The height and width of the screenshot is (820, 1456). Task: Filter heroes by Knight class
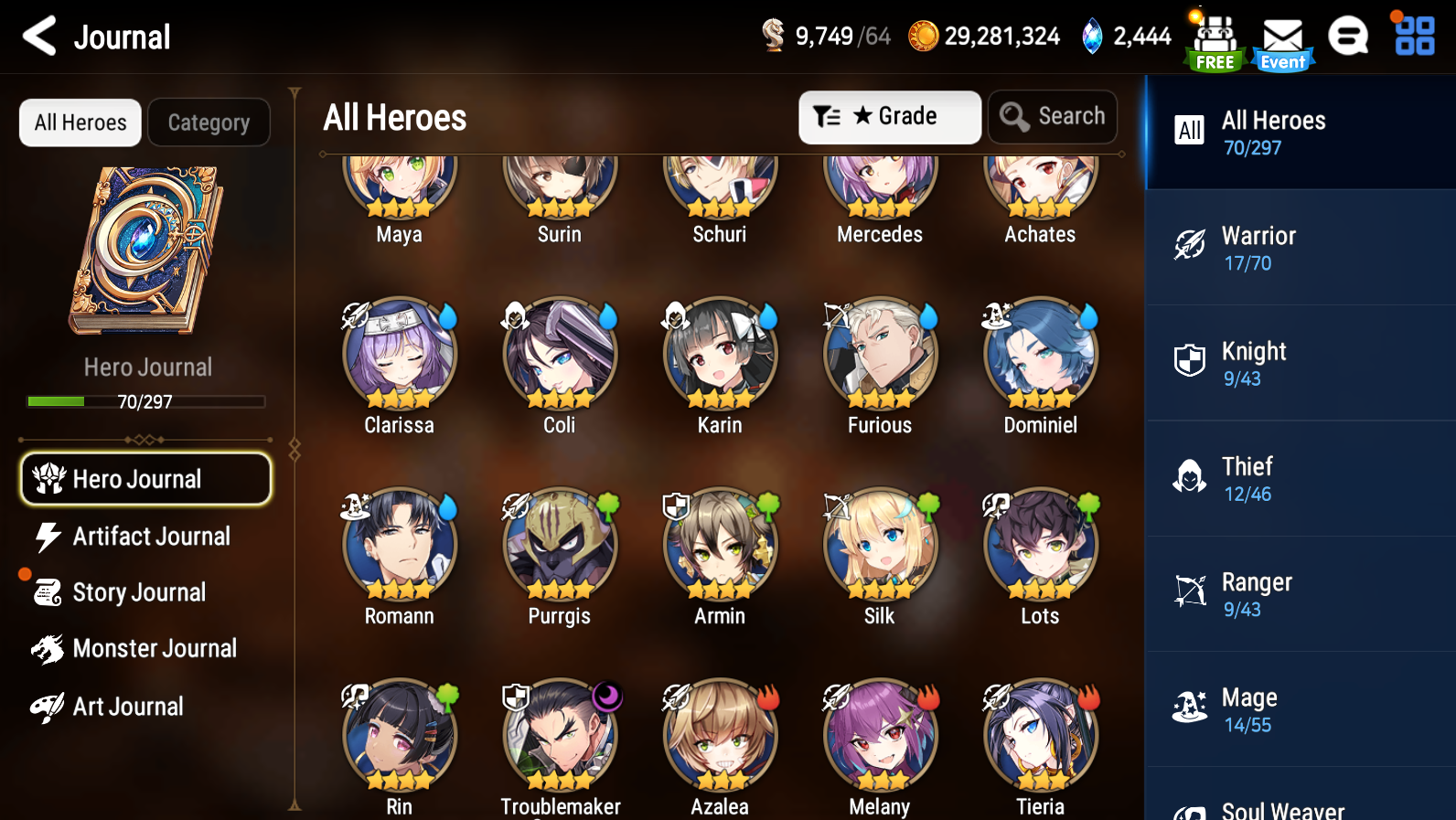pyautogui.click(x=1299, y=363)
